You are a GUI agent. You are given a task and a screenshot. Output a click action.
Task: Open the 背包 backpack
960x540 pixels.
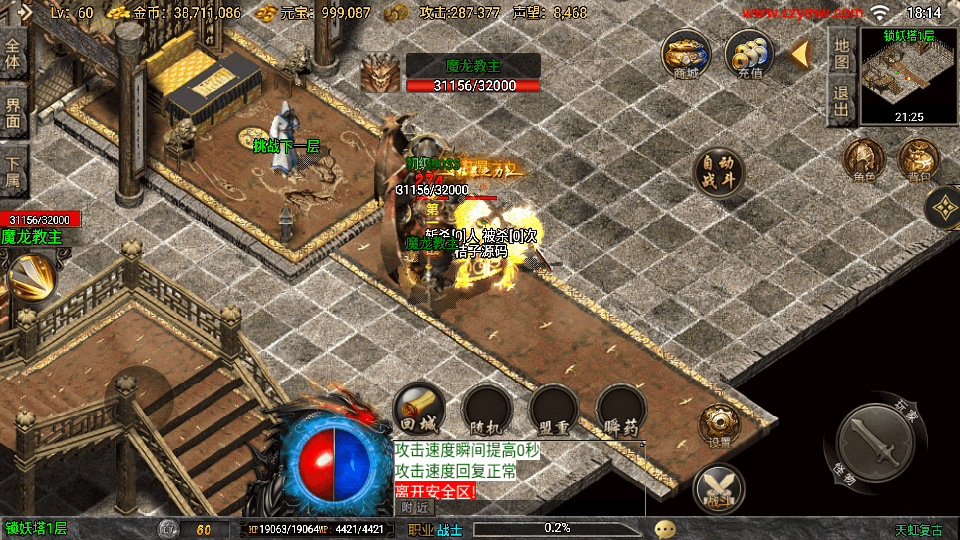[918, 161]
